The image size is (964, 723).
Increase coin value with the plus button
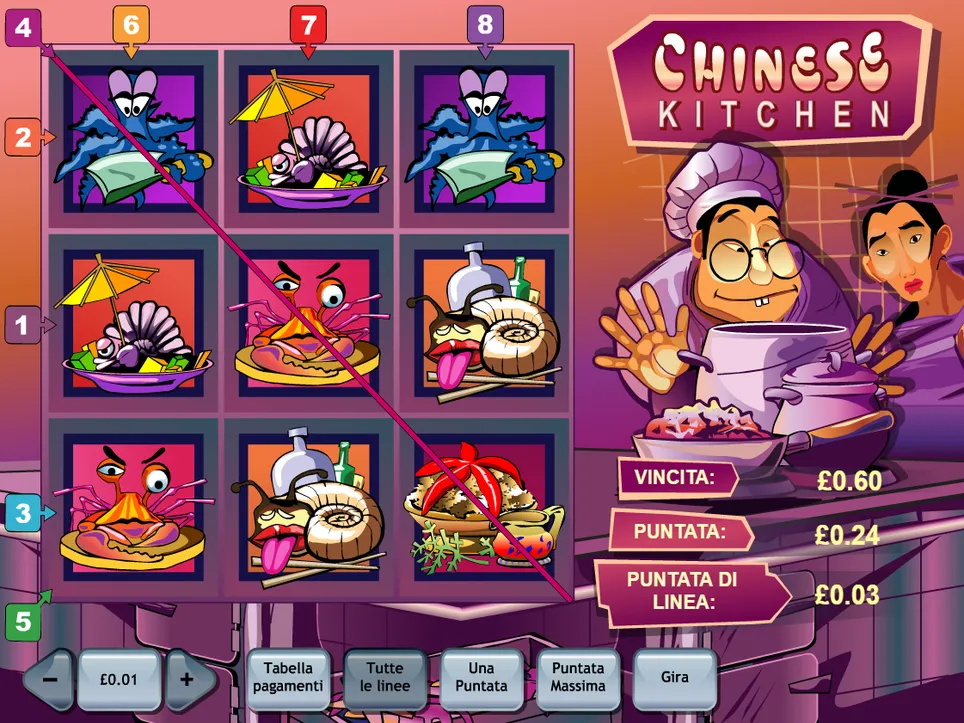coord(187,679)
